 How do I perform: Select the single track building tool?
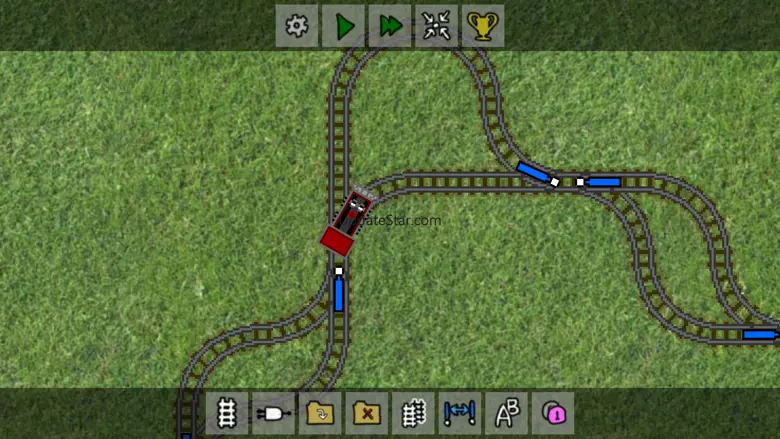coord(227,412)
